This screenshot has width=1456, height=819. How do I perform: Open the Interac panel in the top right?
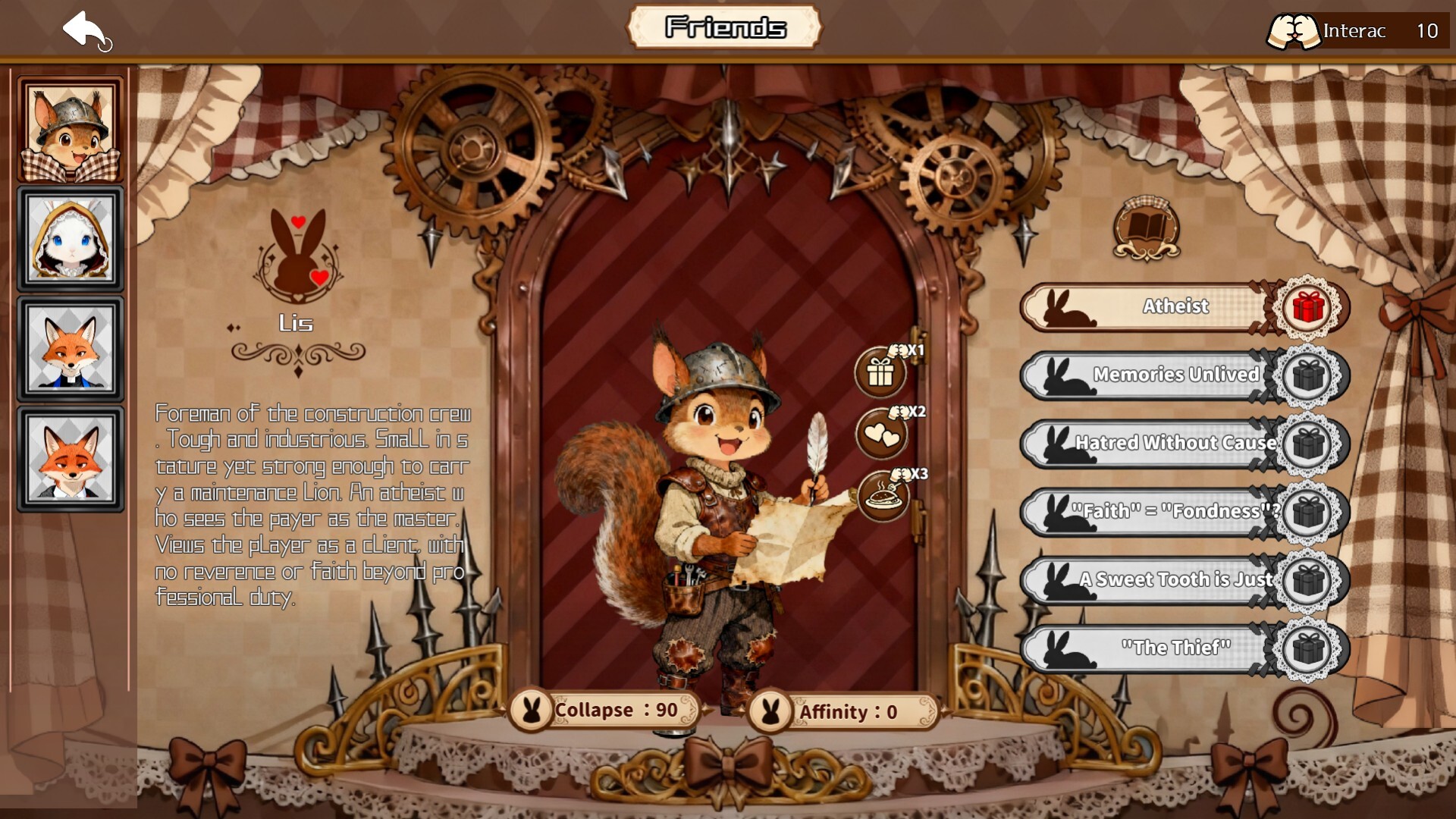1357,31
